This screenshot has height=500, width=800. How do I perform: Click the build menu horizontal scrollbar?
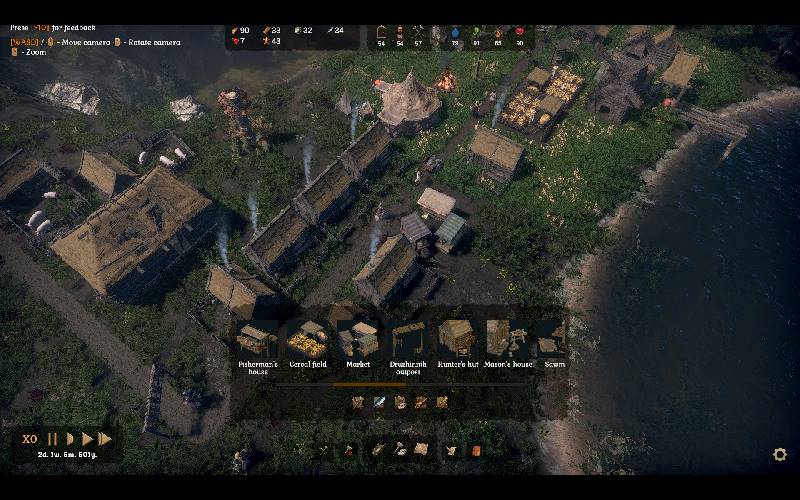click(370, 384)
